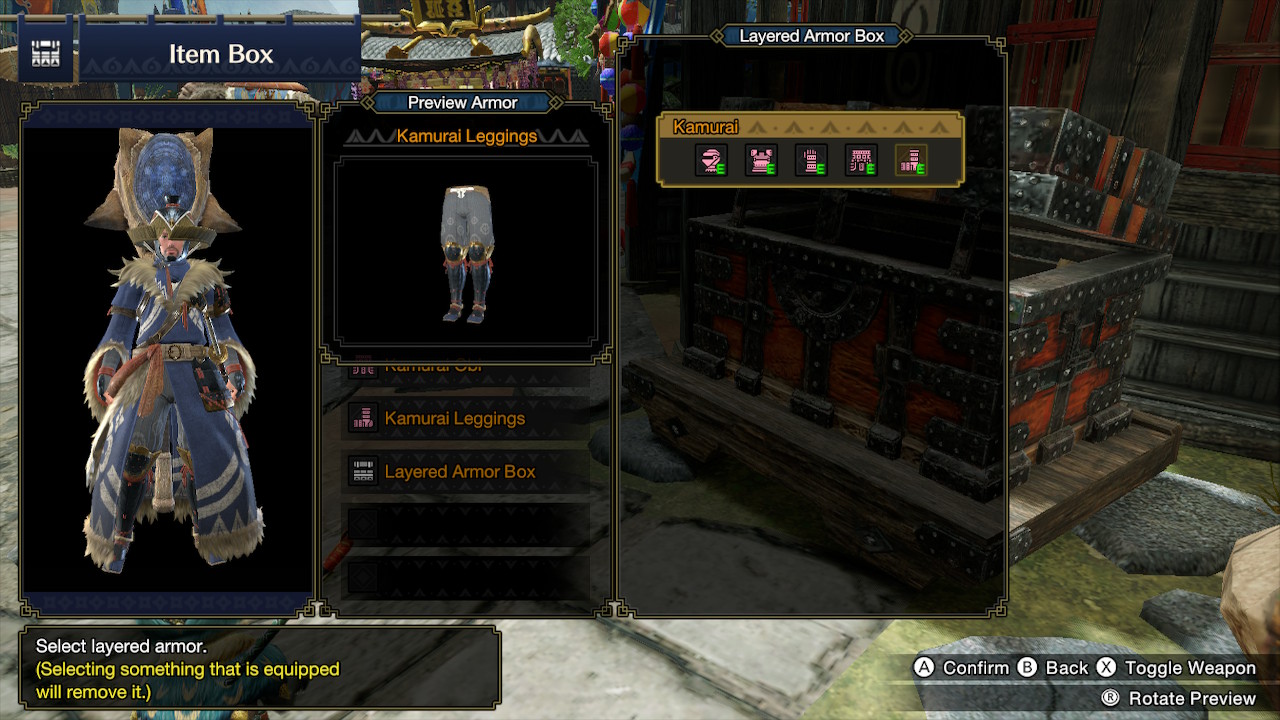The height and width of the screenshot is (720, 1280).
Task: Click the highlighted Kamurai leggings icon
Action: click(911, 160)
